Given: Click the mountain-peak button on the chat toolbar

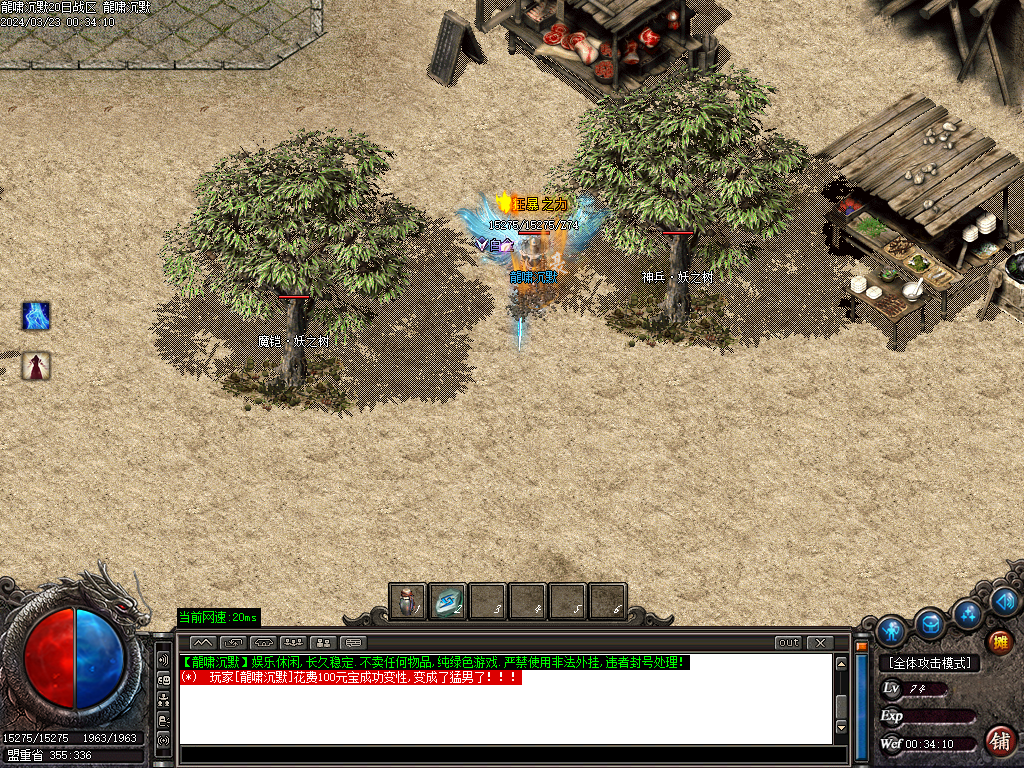Looking at the screenshot, I should [x=203, y=642].
